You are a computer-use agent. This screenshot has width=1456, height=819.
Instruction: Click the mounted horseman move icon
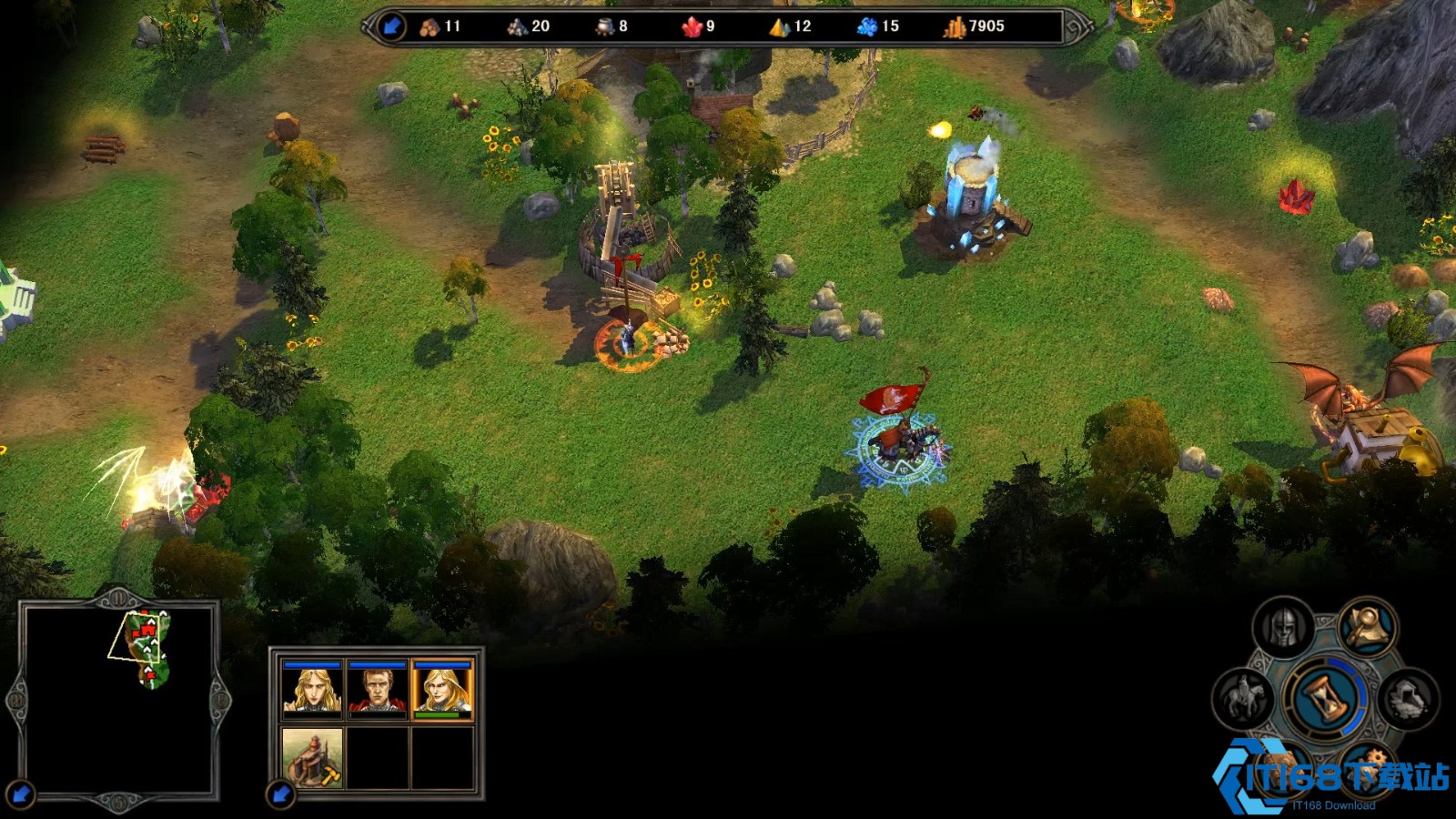point(1243,699)
